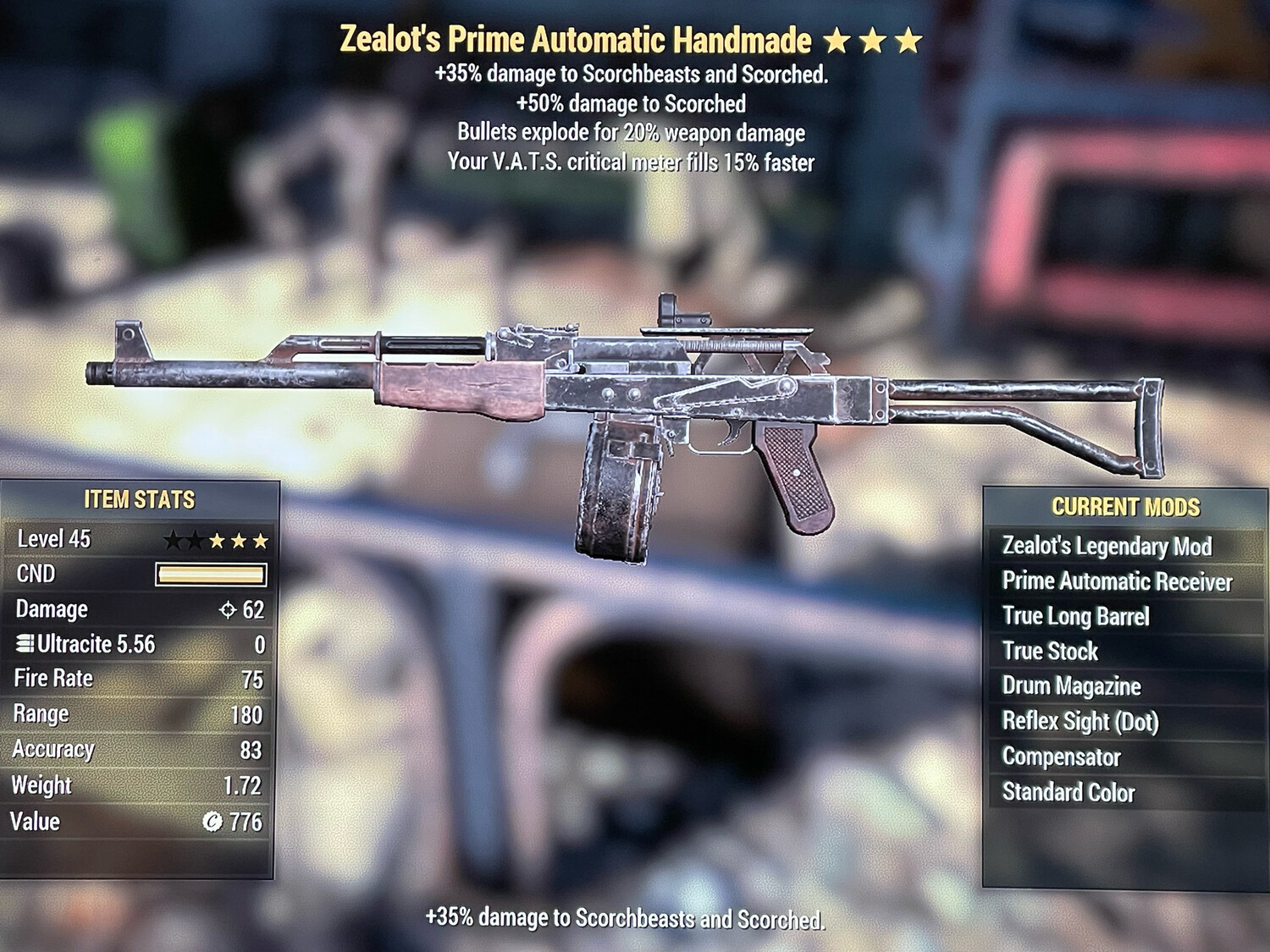Screen dimensions: 1270x952
Task: Click the star rating group beside Level 45
Action: pos(216,537)
